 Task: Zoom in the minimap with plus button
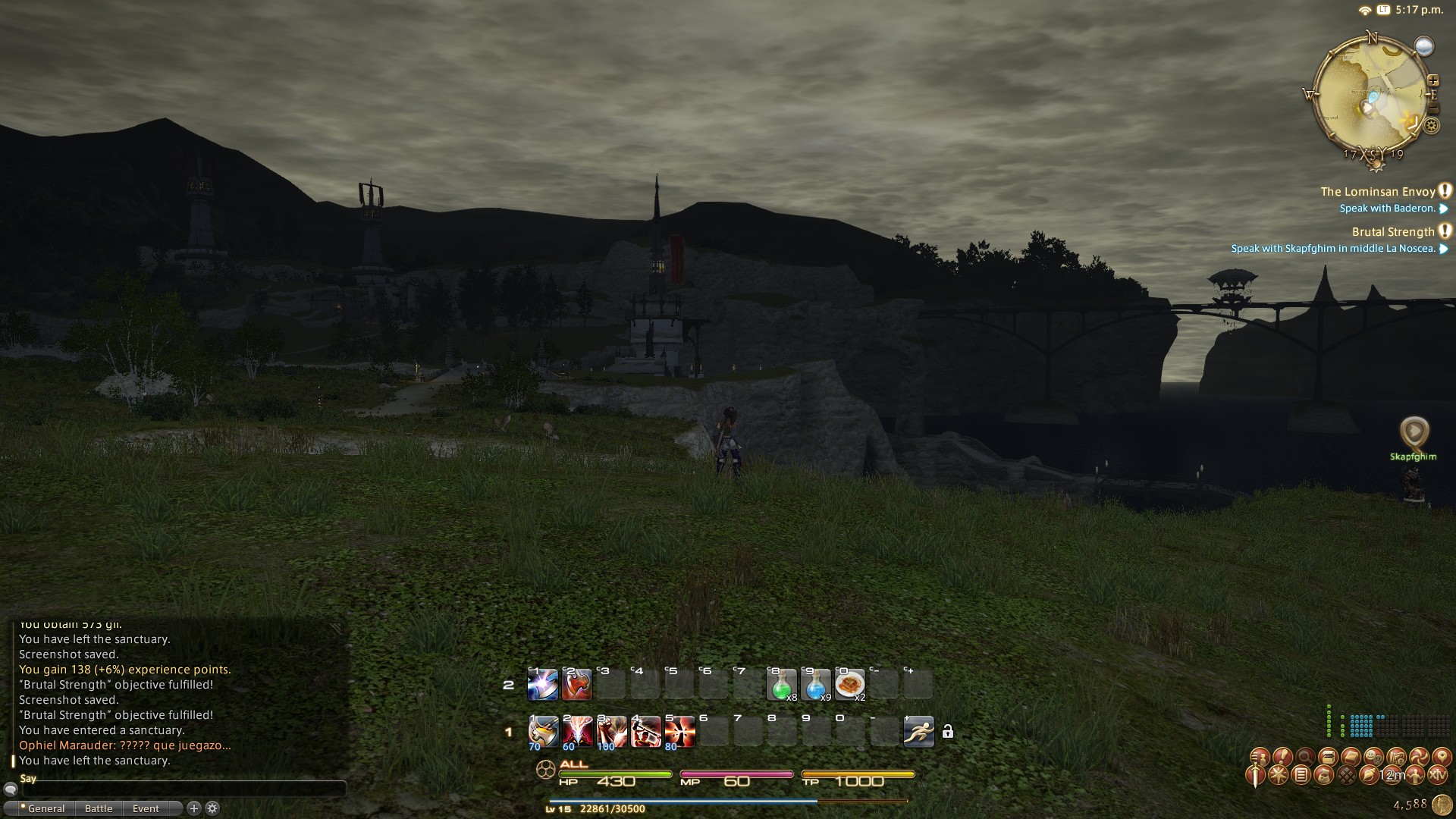point(1432,80)
